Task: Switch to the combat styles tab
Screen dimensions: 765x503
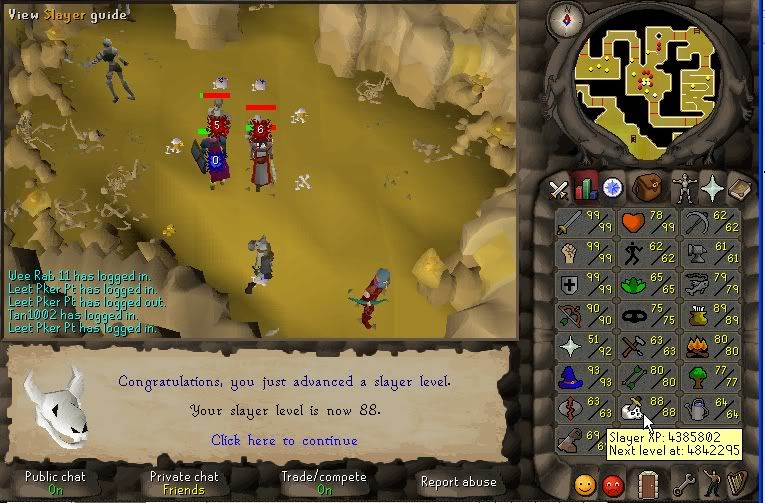Action: (559, 188)
